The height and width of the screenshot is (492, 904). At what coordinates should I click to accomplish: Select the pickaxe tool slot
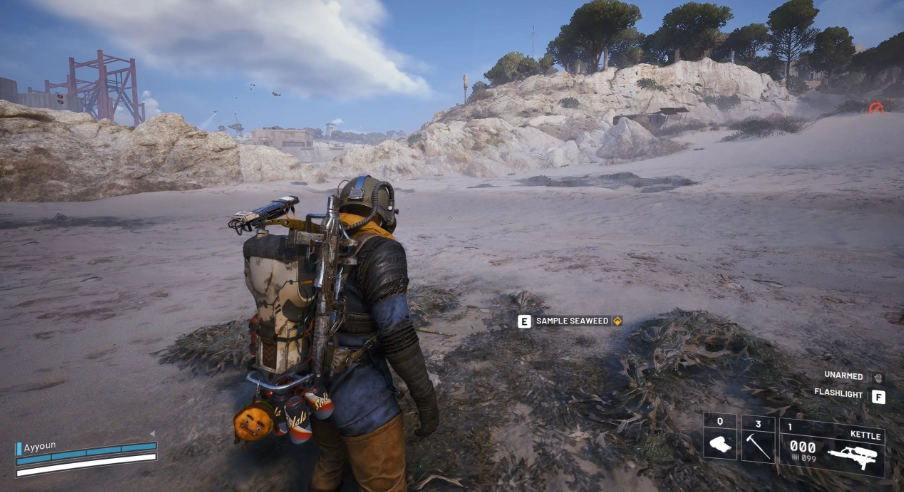tap(757, 440)
